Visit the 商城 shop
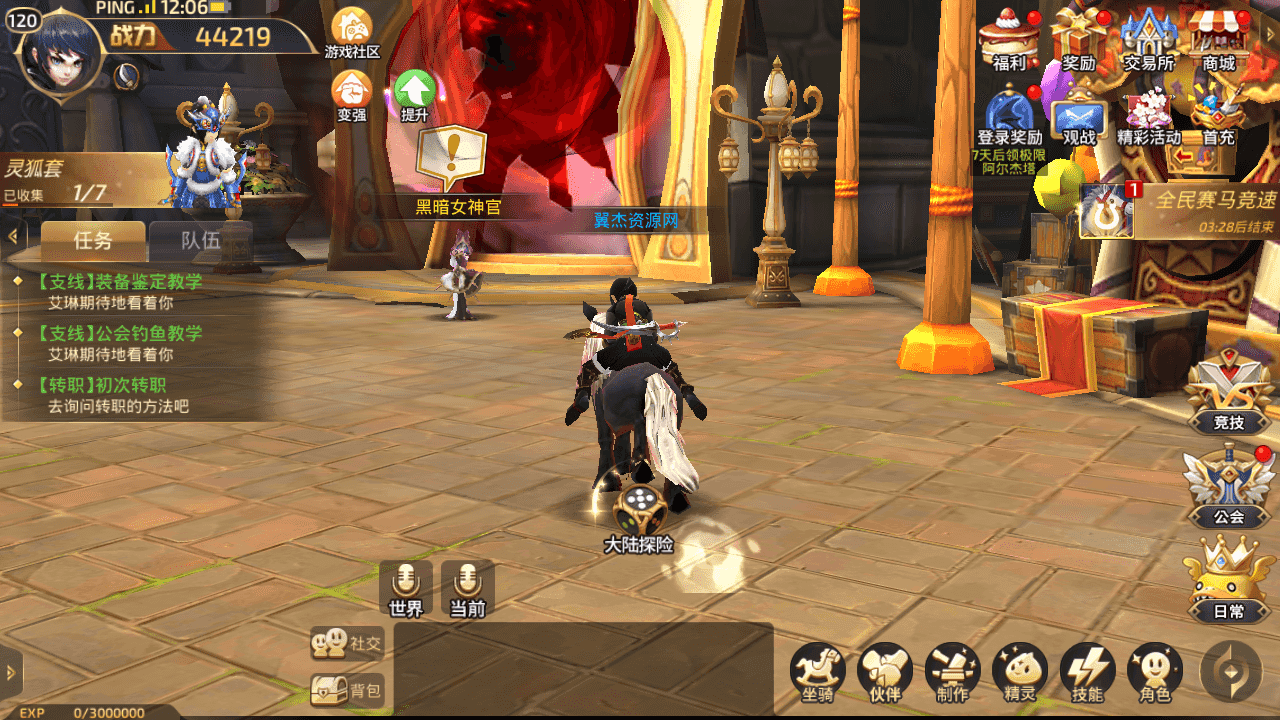Screen dimensions: 1280x720 [x=1218, y=40]
